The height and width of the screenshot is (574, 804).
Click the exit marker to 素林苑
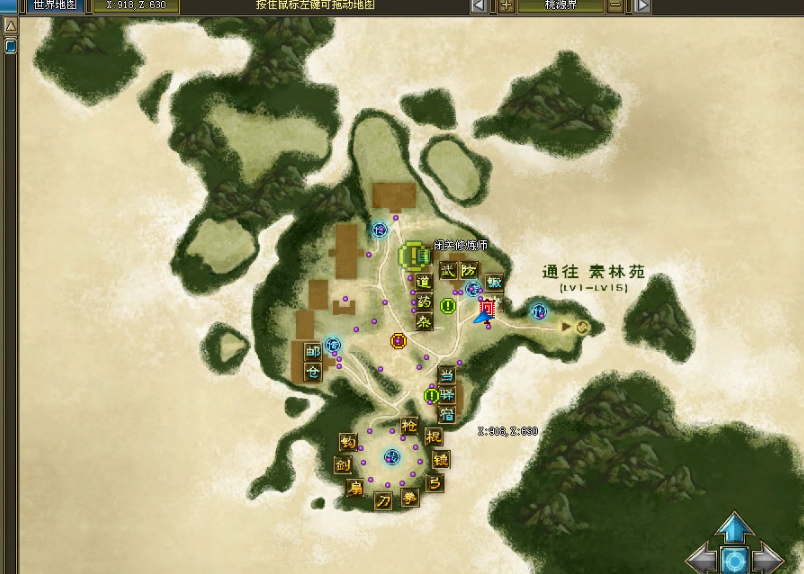tap(581, 326)
